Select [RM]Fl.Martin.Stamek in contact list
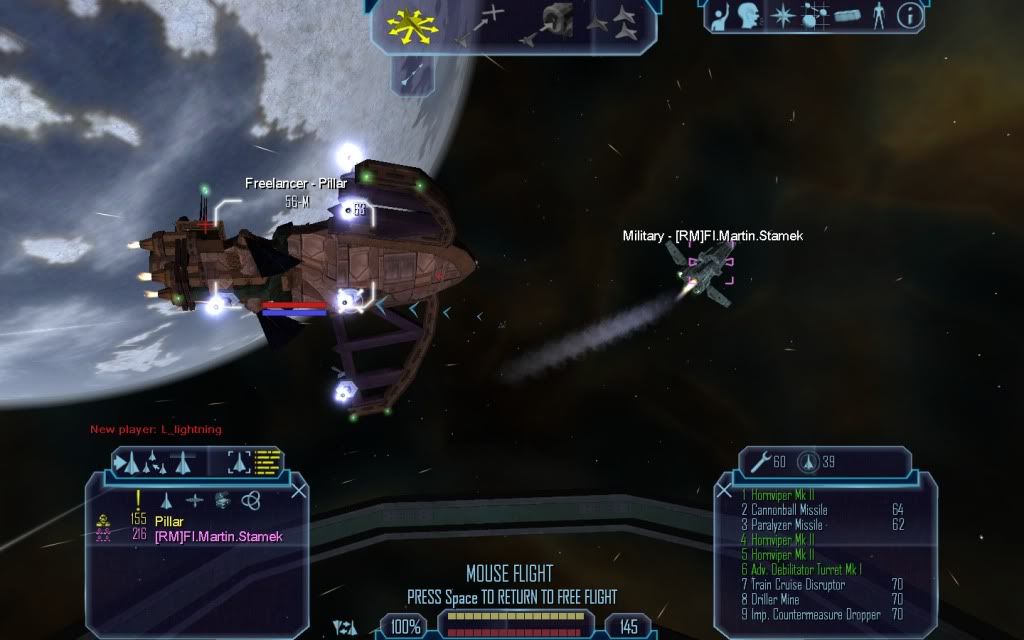This screenshot has width=1024, height=640. tap(218, 536)
